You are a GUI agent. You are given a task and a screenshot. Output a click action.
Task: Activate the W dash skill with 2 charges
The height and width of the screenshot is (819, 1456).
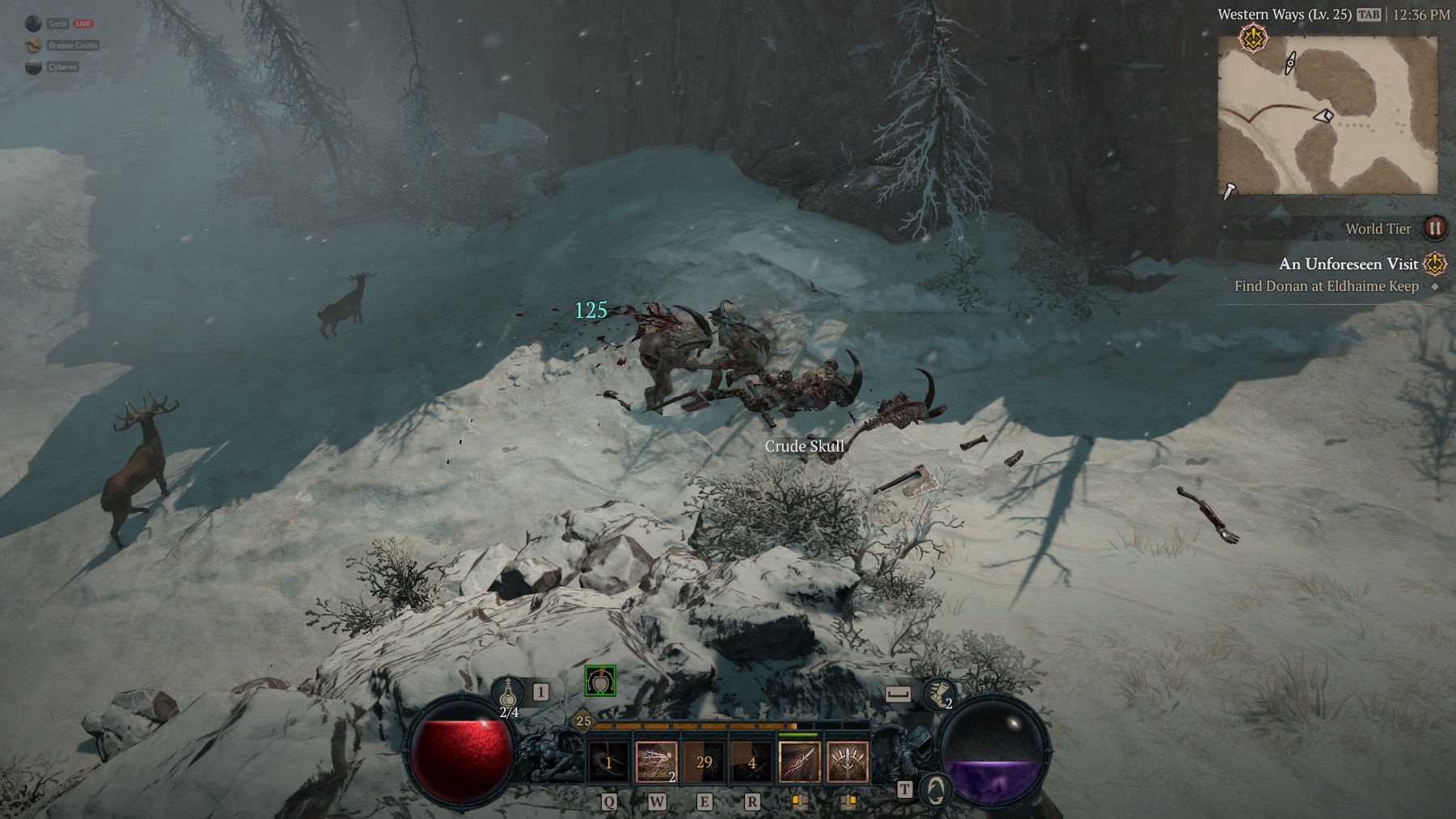tap(657, 762)
